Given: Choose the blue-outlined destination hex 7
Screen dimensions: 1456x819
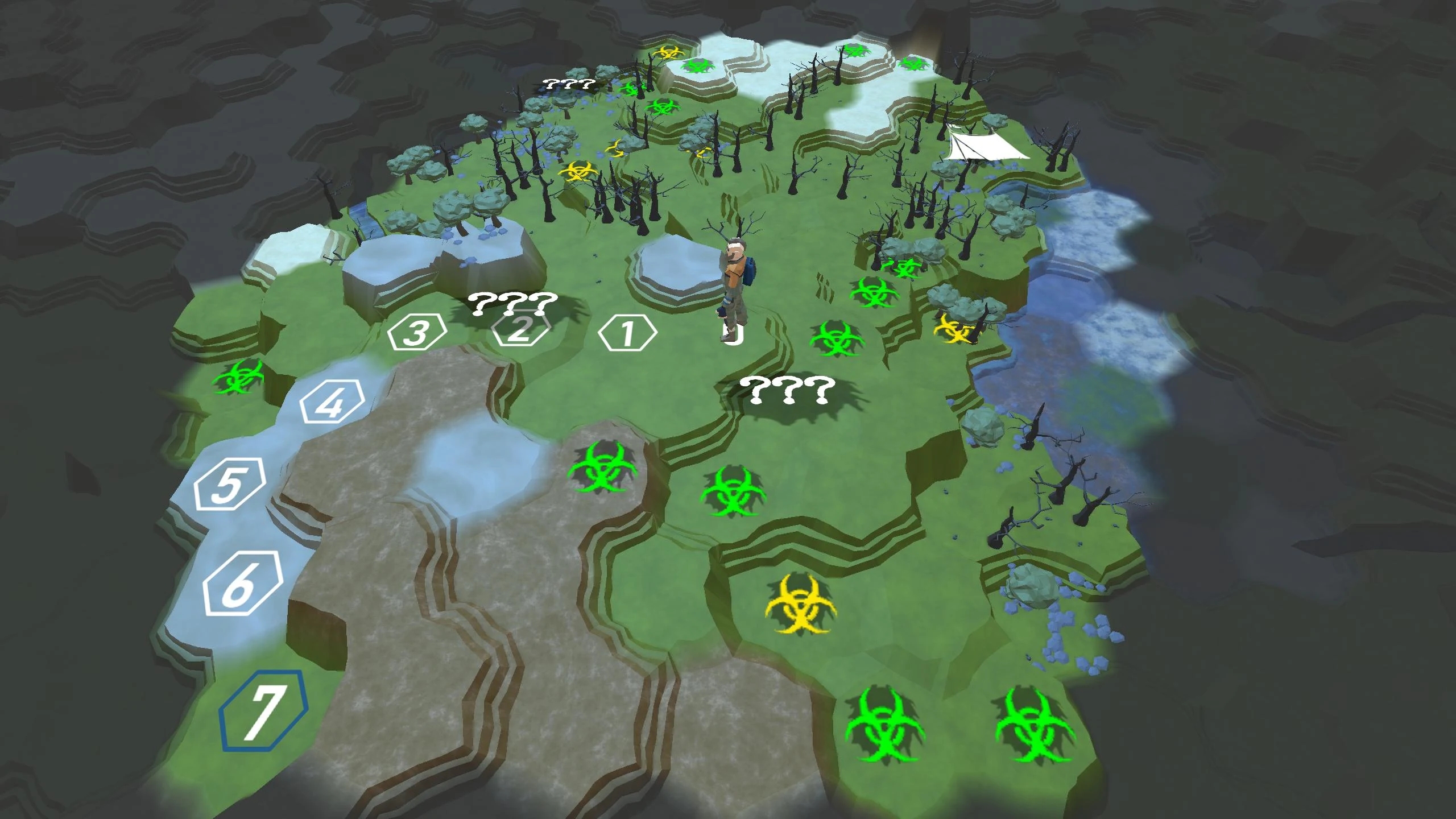Looking at the screenshot, I should (263, 711).
